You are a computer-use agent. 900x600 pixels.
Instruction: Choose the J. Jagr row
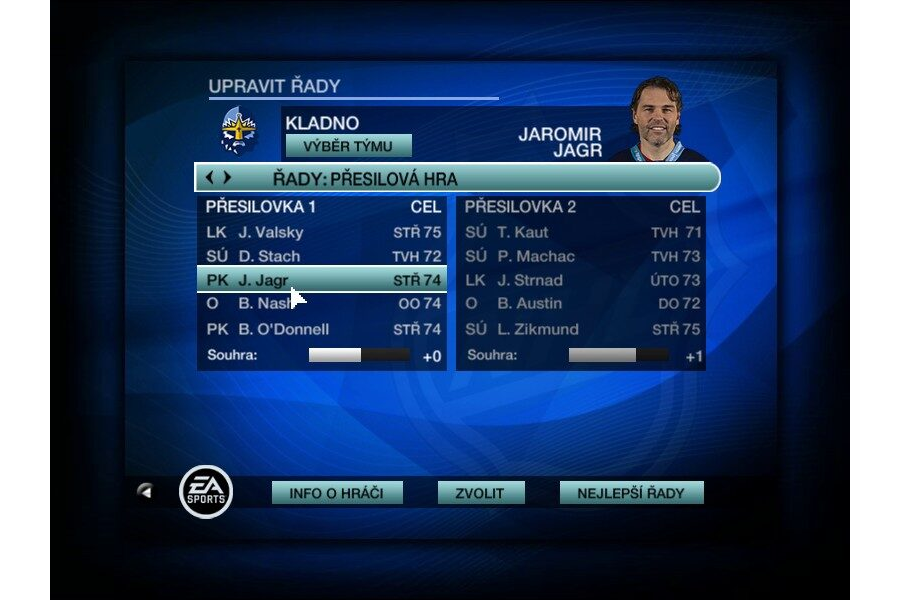(322, 280)
